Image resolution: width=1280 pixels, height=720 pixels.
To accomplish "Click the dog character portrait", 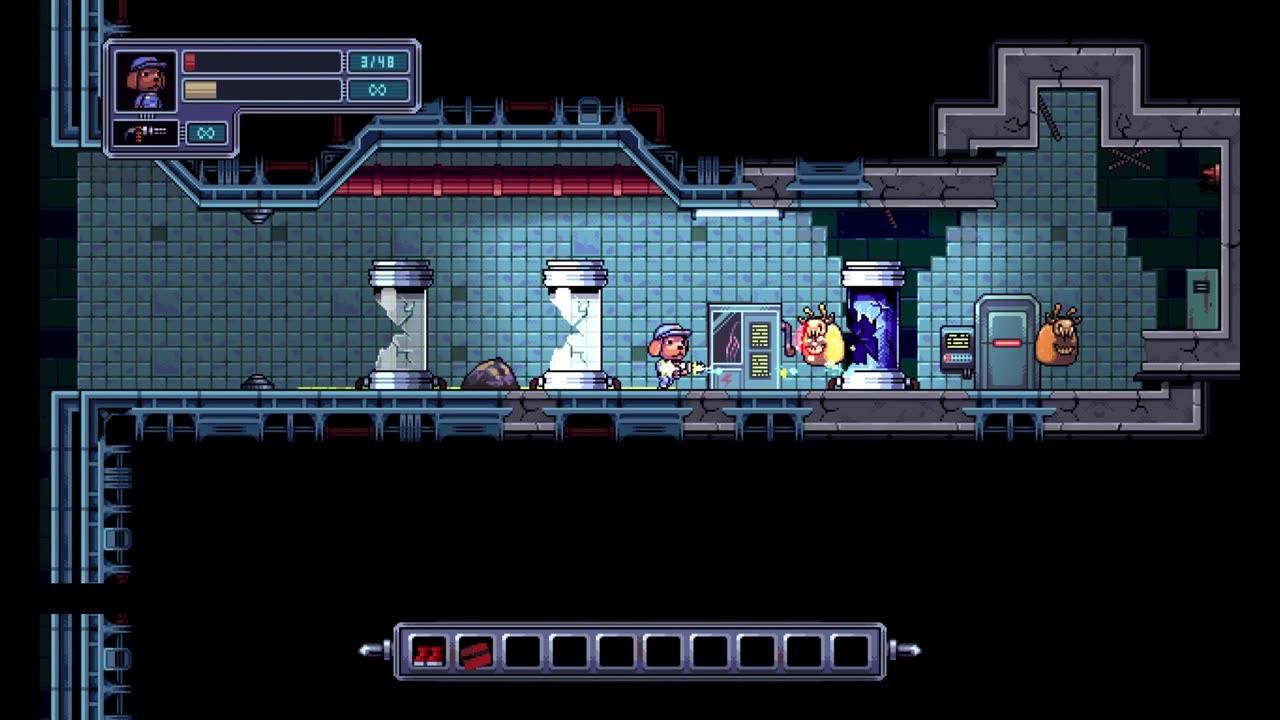I will (x=146, y=81).
